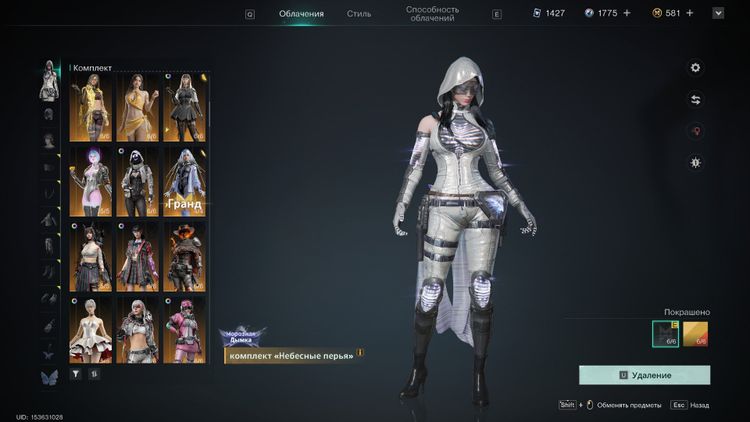
Task: Select the butterfly wings category icon
Action: click(47, 376)
